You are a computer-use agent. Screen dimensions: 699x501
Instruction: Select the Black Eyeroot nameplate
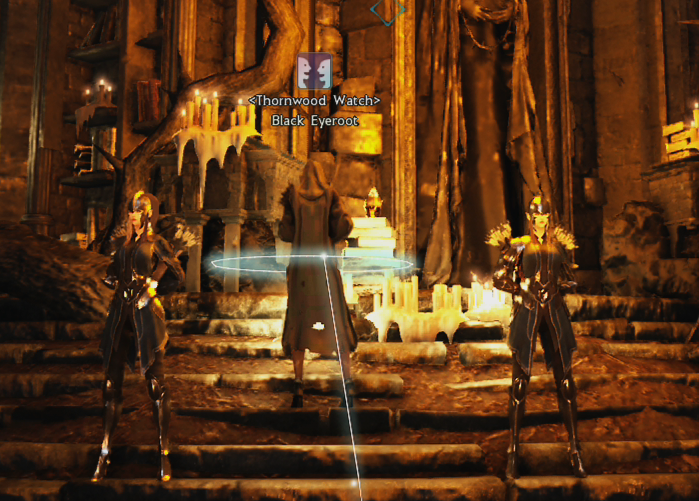point(315,120)
